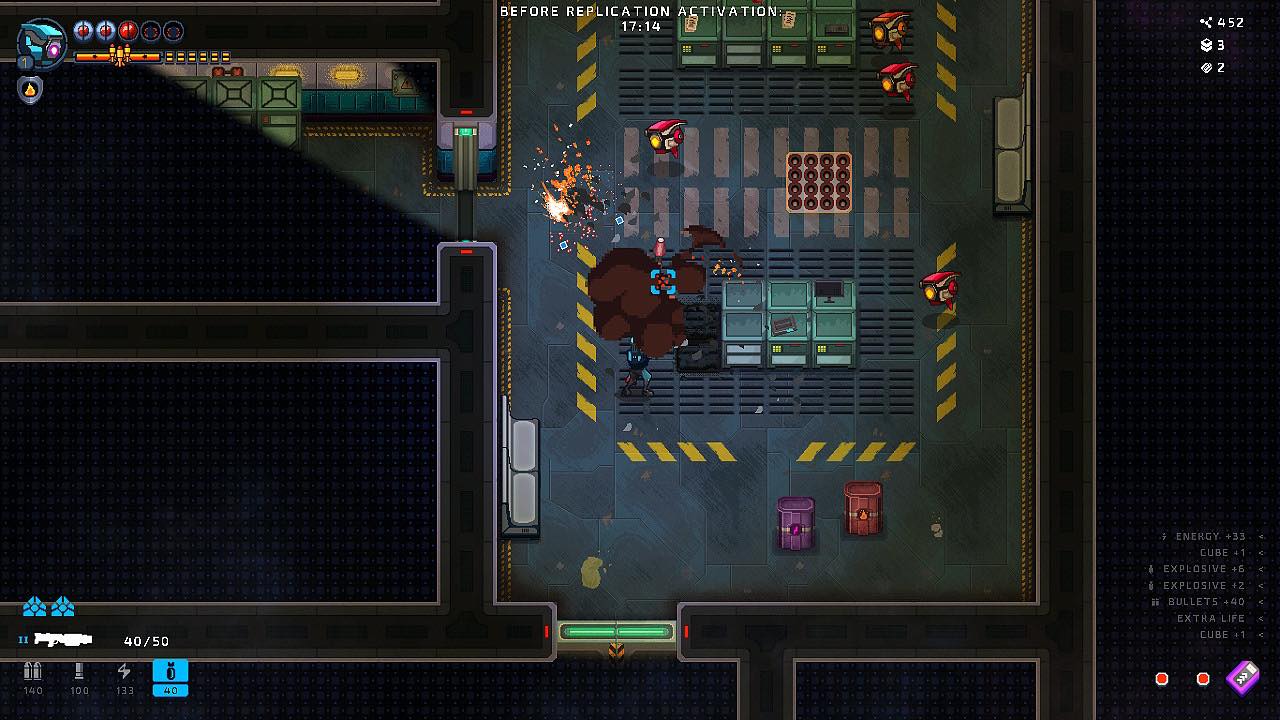Choose the lightning bolt energy ammo
This screenshot has height=720, width=1280.
(124, 672)
